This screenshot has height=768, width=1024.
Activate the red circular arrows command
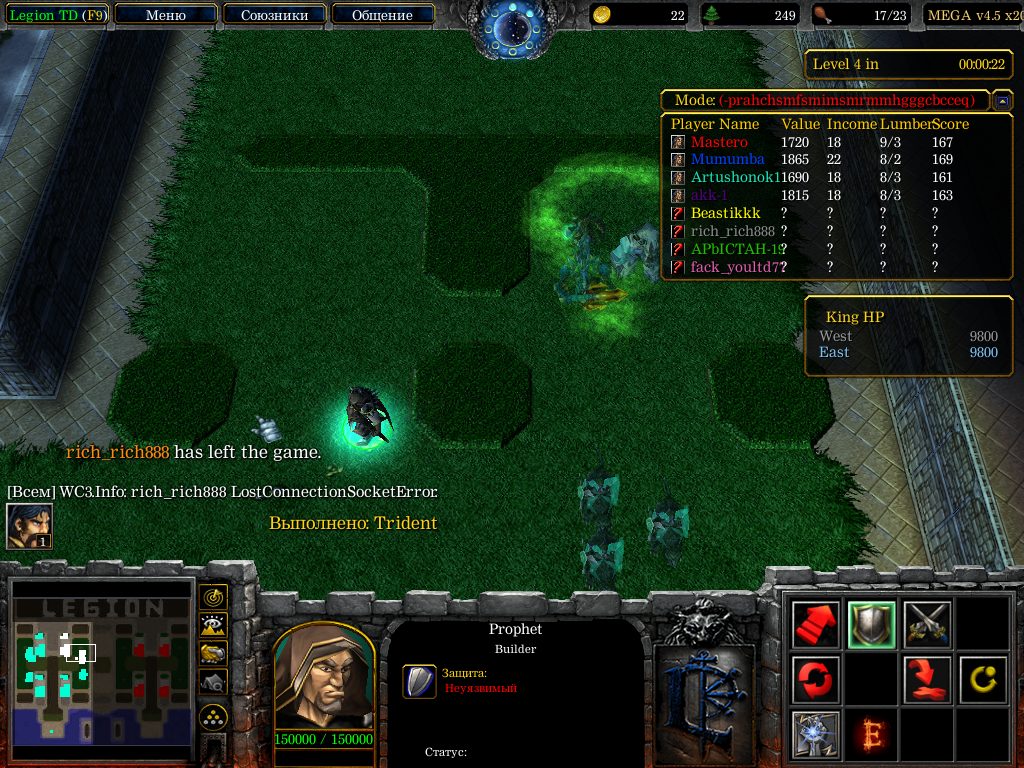click(815, 680)
